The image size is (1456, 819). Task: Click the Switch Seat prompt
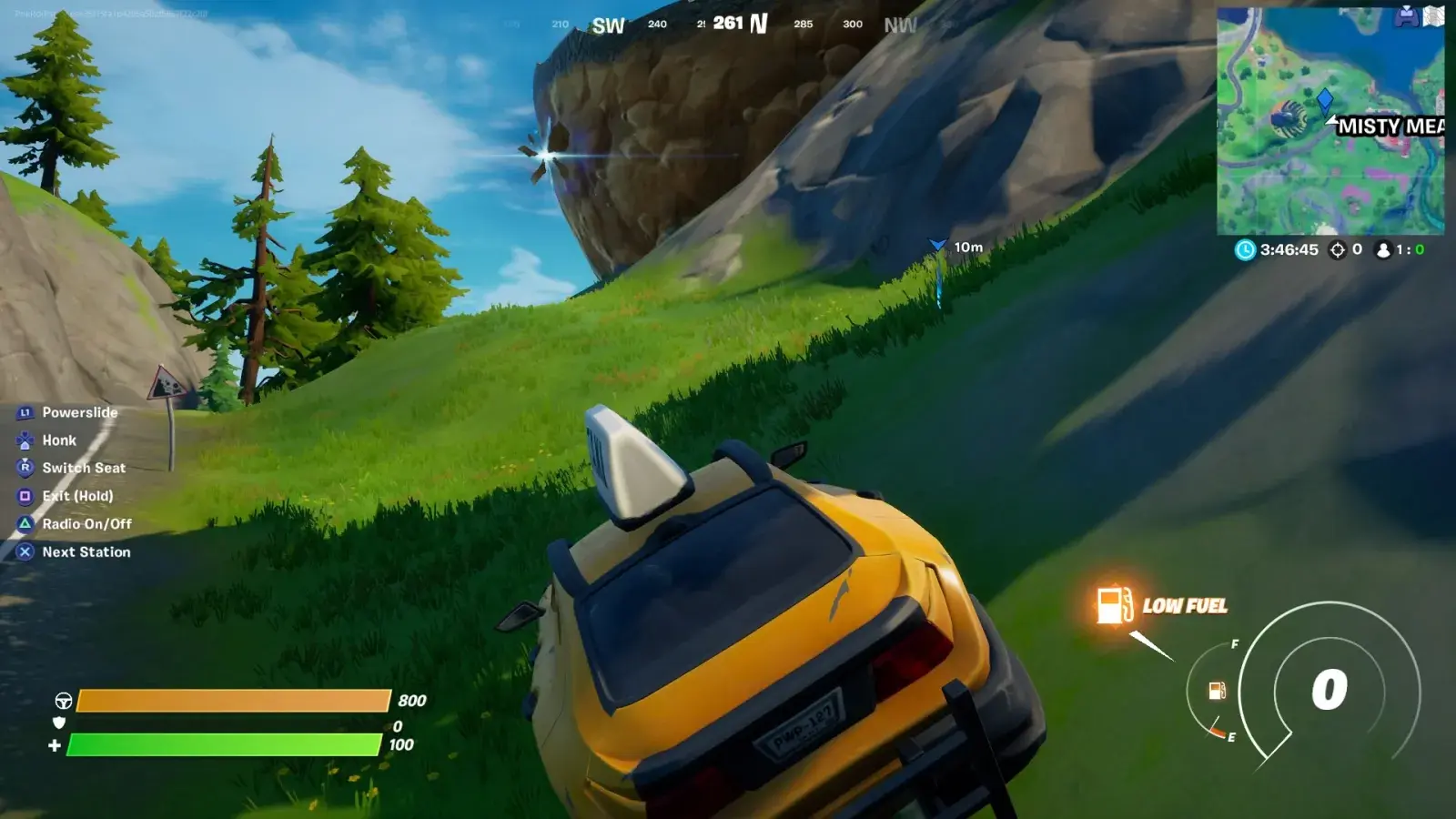point(84,468)
